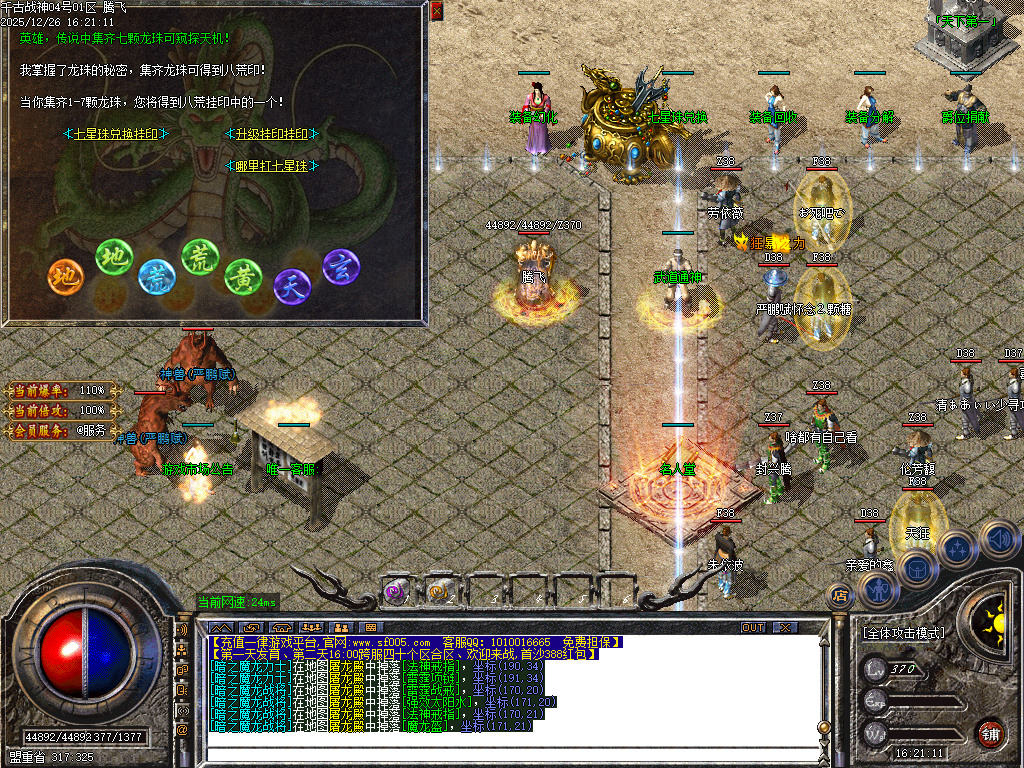1024x768 pixels.
Task: Choose the 七星珠兑换挂印 dialogue option
Action: pos(116,134)
